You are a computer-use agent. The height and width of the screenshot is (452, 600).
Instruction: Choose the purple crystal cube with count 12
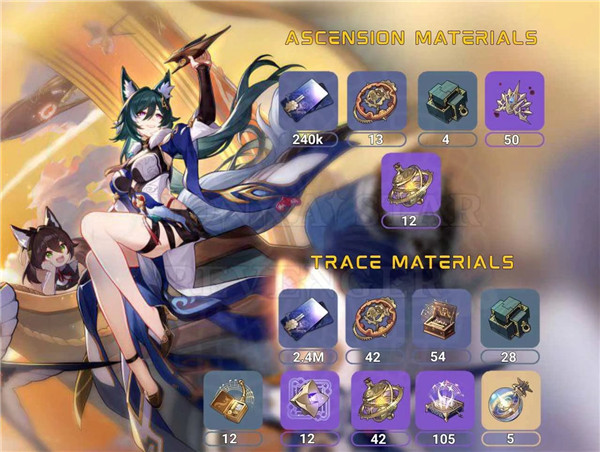[308, 400]
